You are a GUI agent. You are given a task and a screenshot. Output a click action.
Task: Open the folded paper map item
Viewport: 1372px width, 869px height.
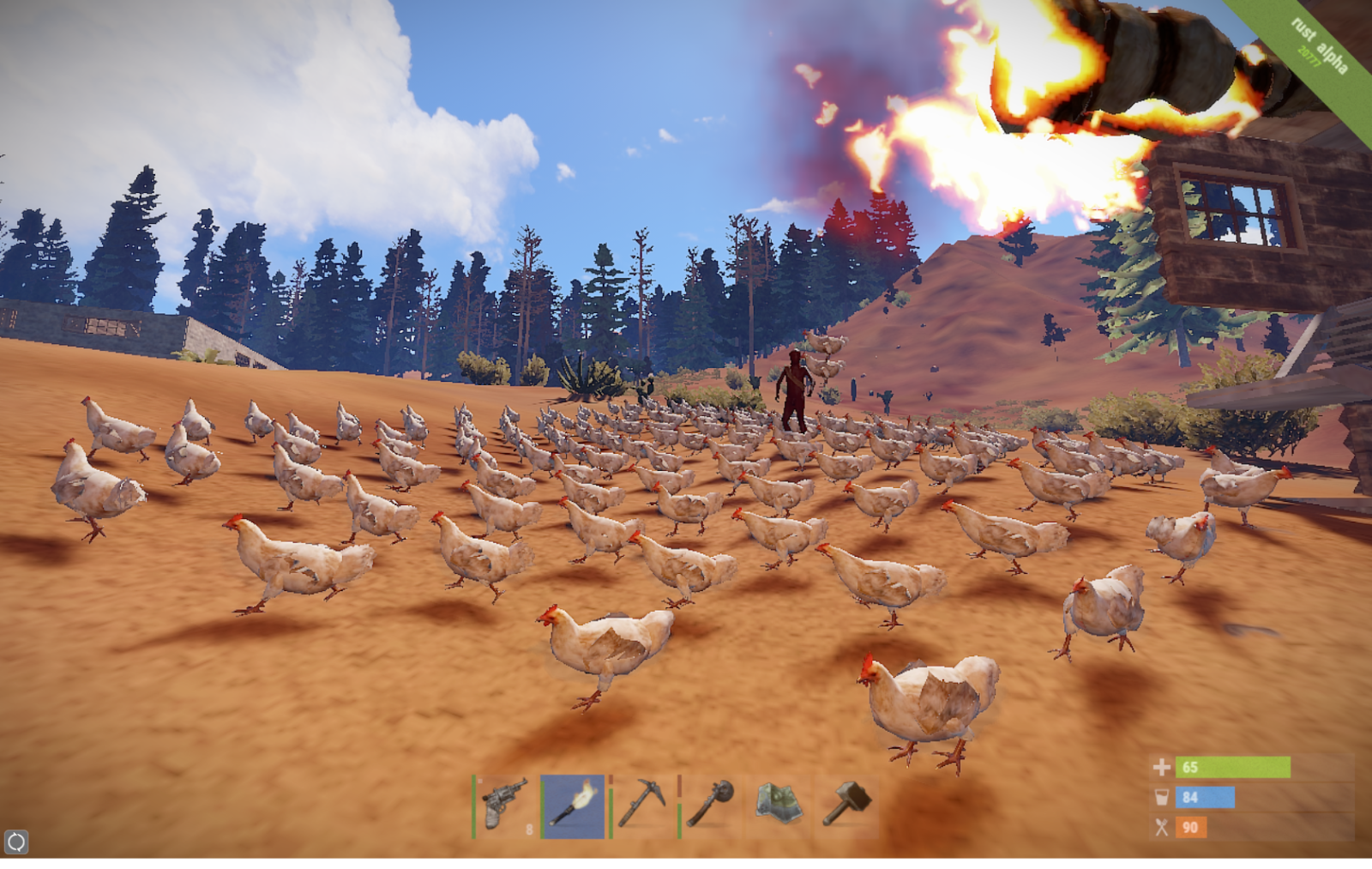pos(779,804)
